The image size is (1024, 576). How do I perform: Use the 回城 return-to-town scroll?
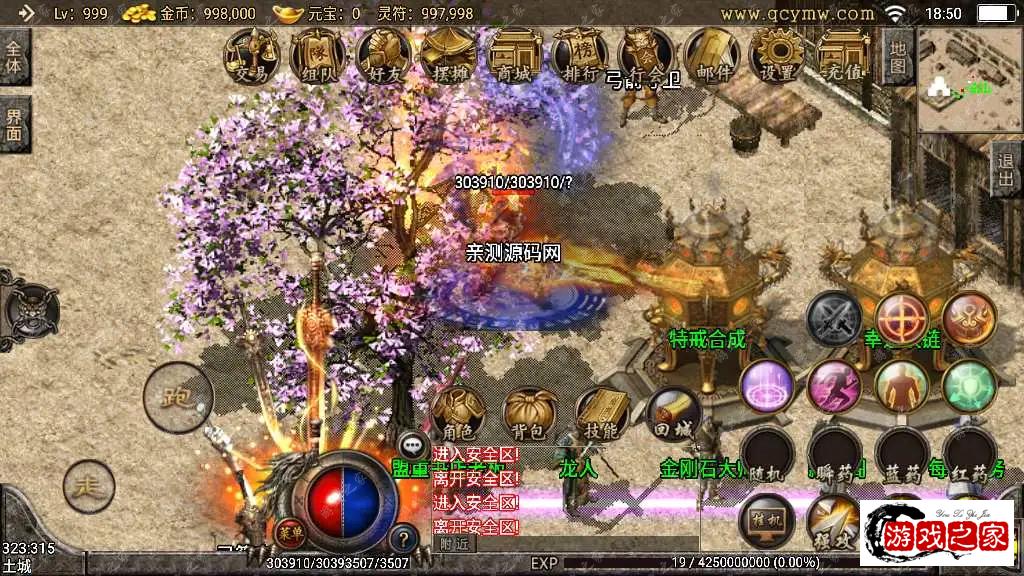pos(672,414)
